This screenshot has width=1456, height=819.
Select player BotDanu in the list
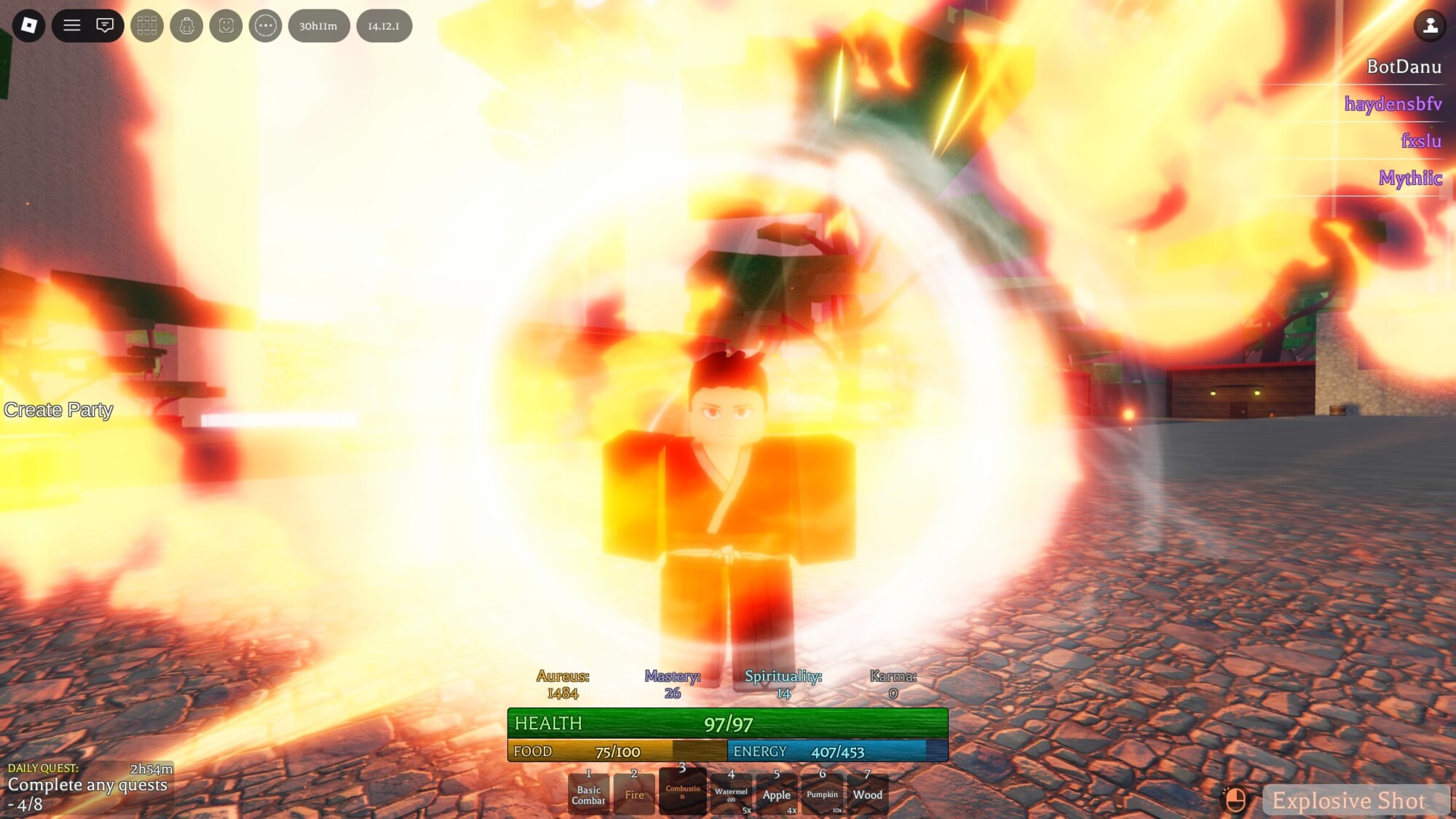pos(1404,67)
